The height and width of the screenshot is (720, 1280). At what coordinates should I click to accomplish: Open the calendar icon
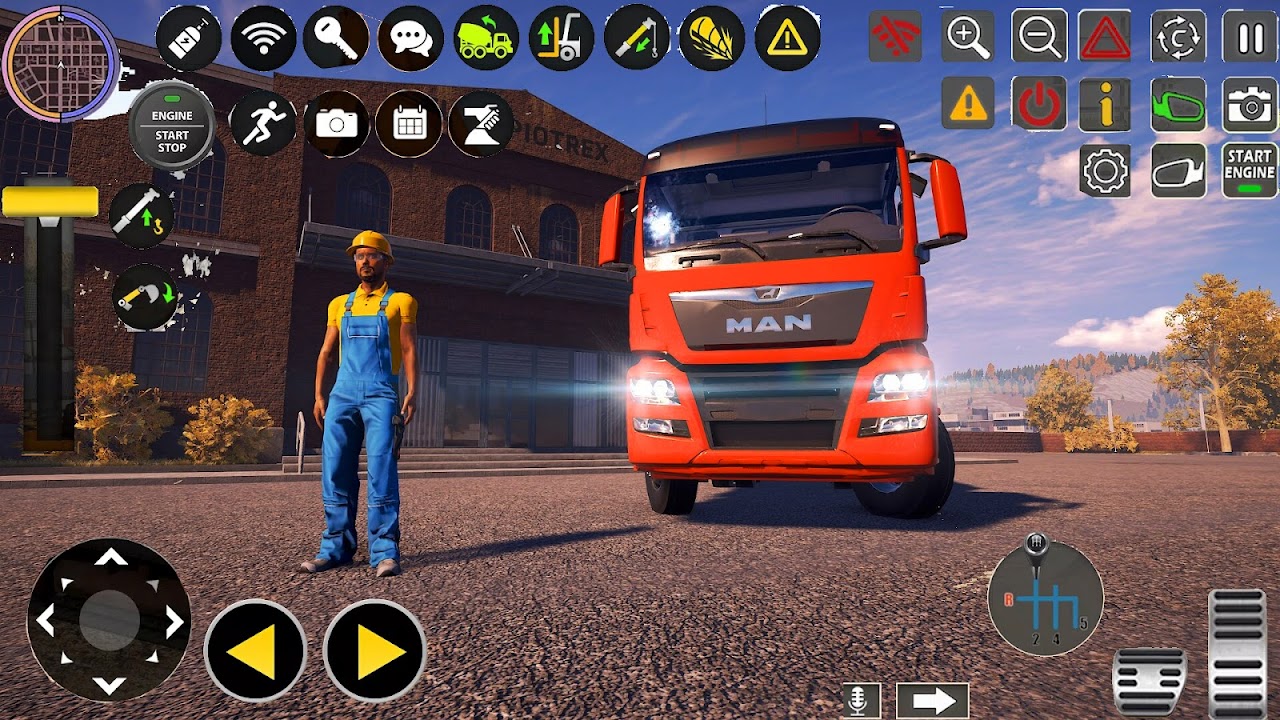pos(410,123)
